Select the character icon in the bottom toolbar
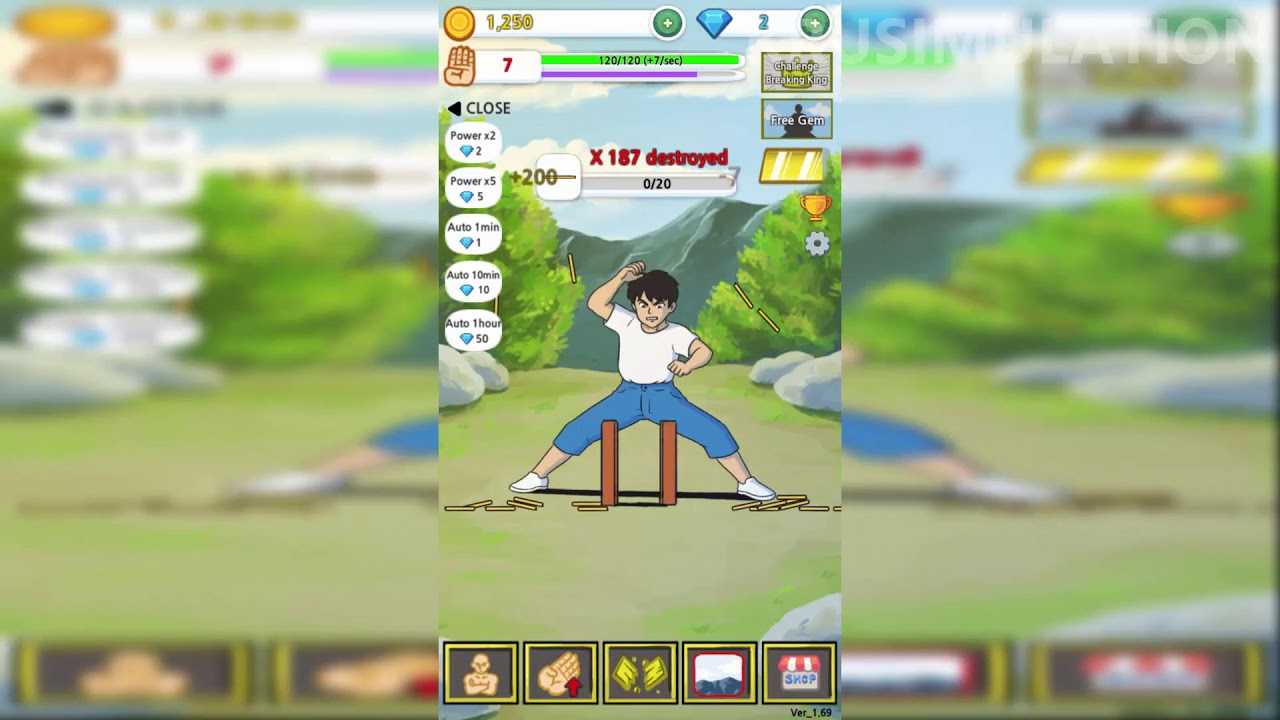The width and height of the screenshot is (1280, 720). 480,672
